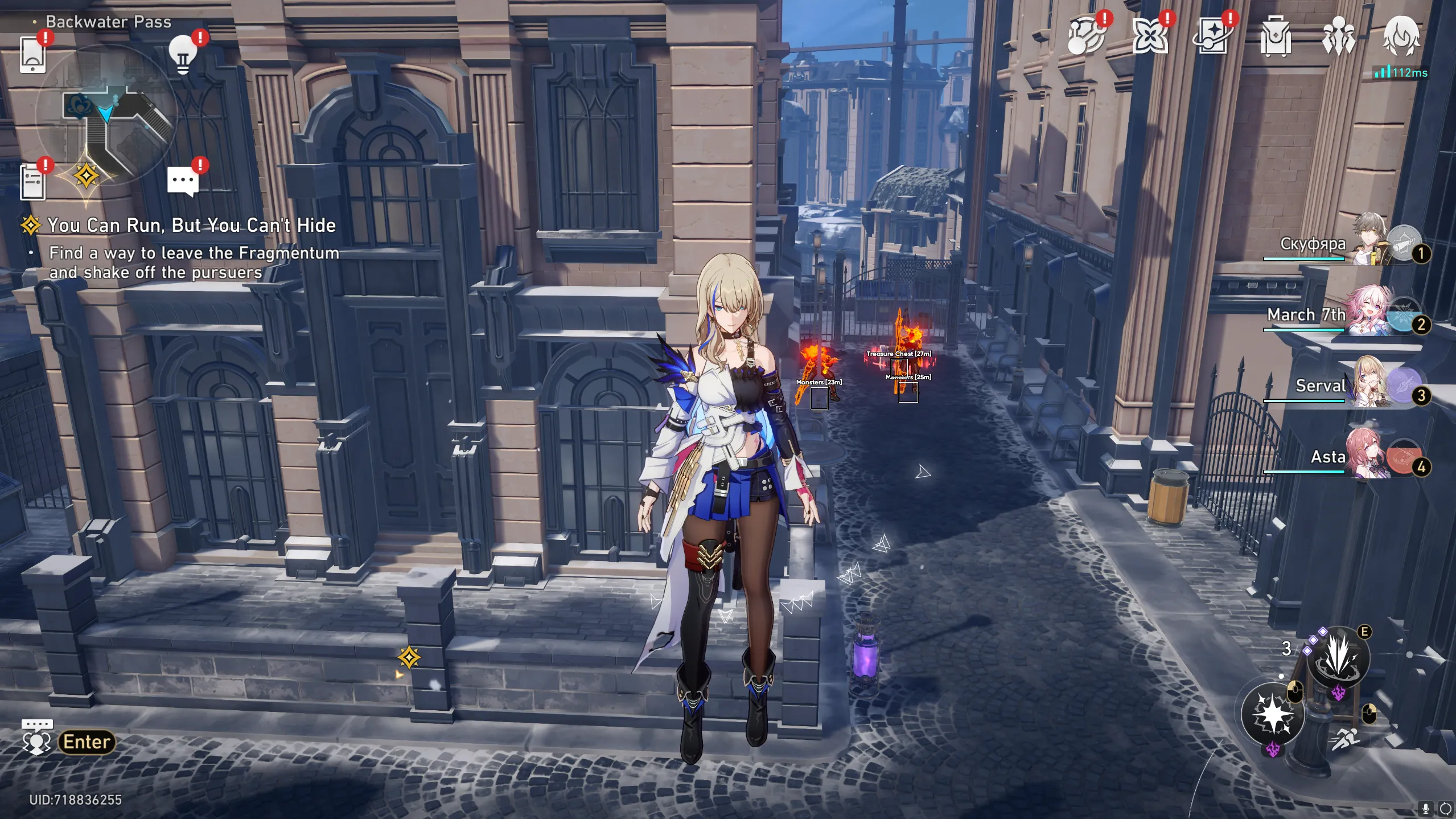The image size is (1456, 819).
Task: Open the chat speech bubble icon
Action: point(183,182)
